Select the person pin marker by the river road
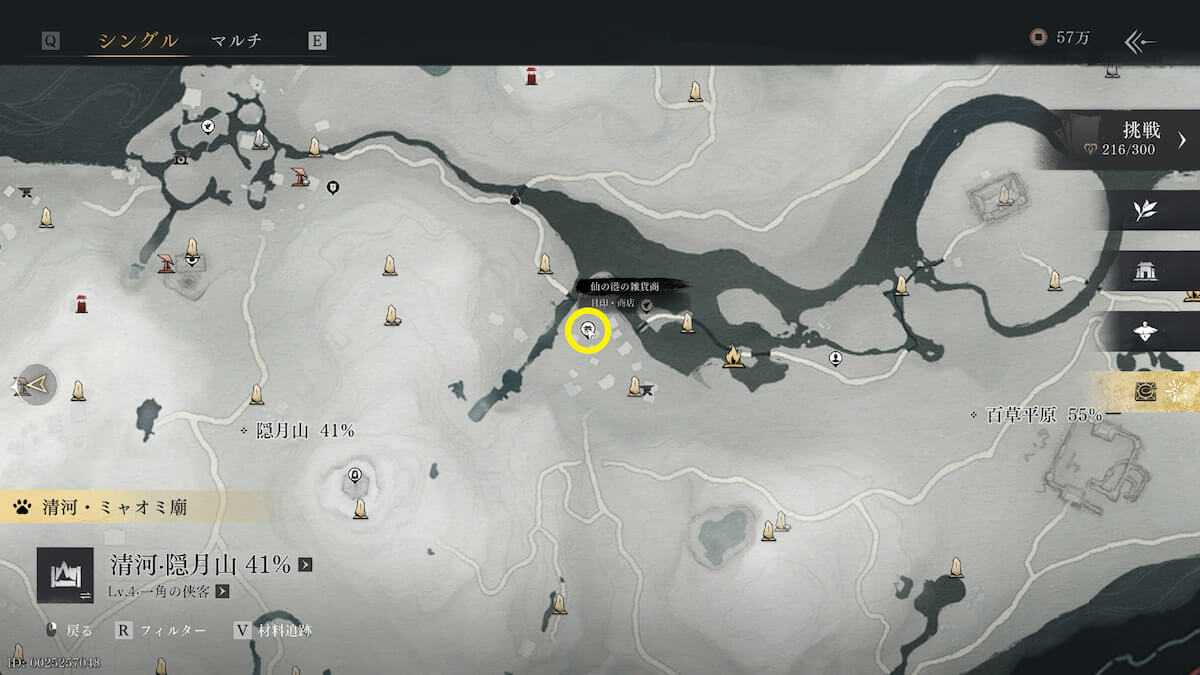The width and height of the screenshot is (1200, 675). [x=835, y=359]
